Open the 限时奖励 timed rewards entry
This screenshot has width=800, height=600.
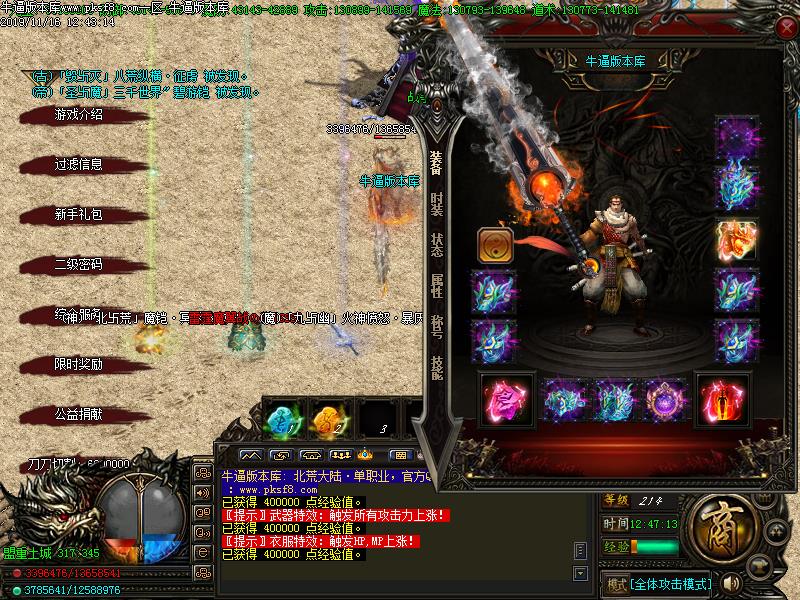point(78,365)
